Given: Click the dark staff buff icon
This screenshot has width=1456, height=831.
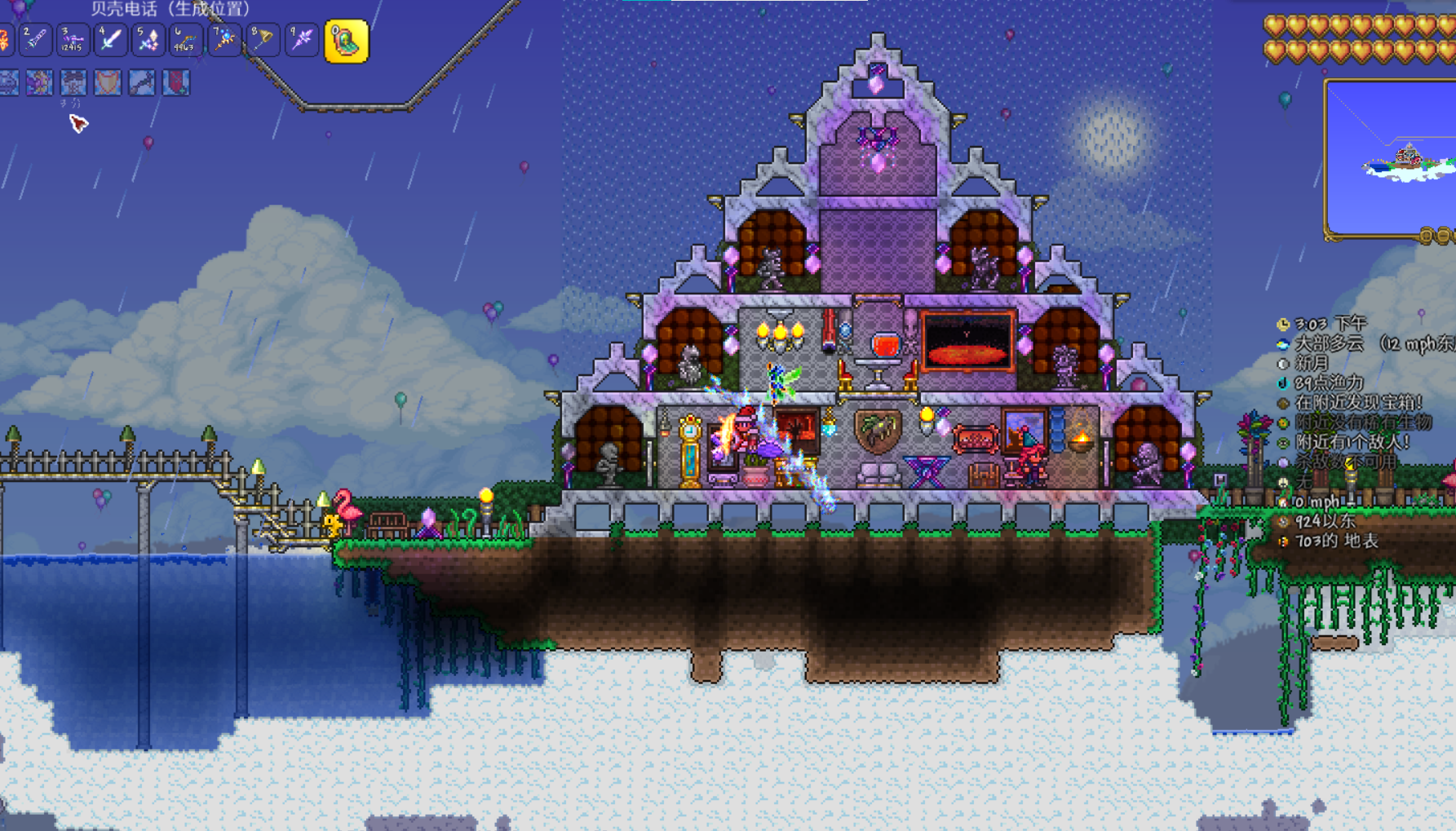Looking at the screenshot, I should 141,82.
